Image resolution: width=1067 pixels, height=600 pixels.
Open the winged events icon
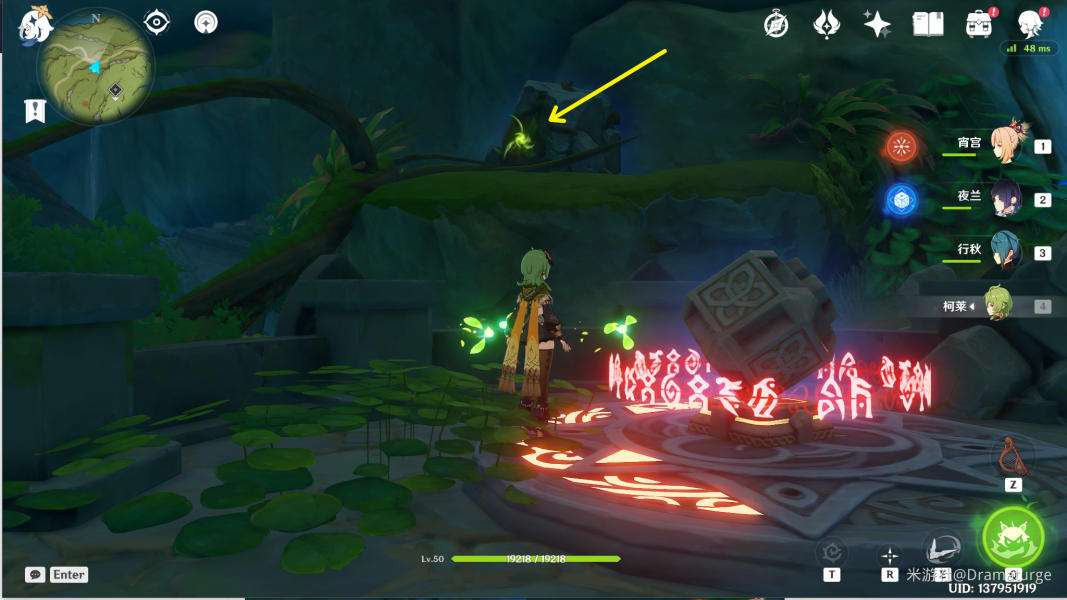[x=827, y=24]
